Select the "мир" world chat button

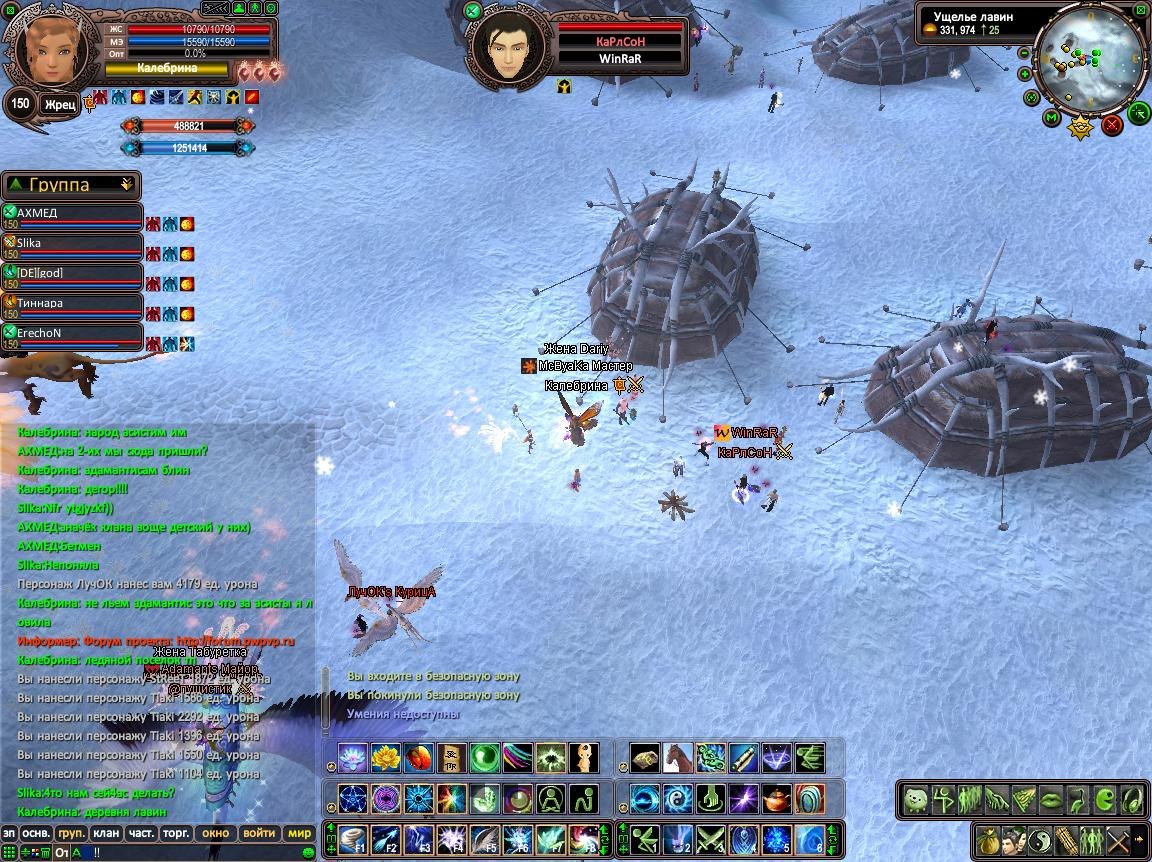[x=299, y=833]
